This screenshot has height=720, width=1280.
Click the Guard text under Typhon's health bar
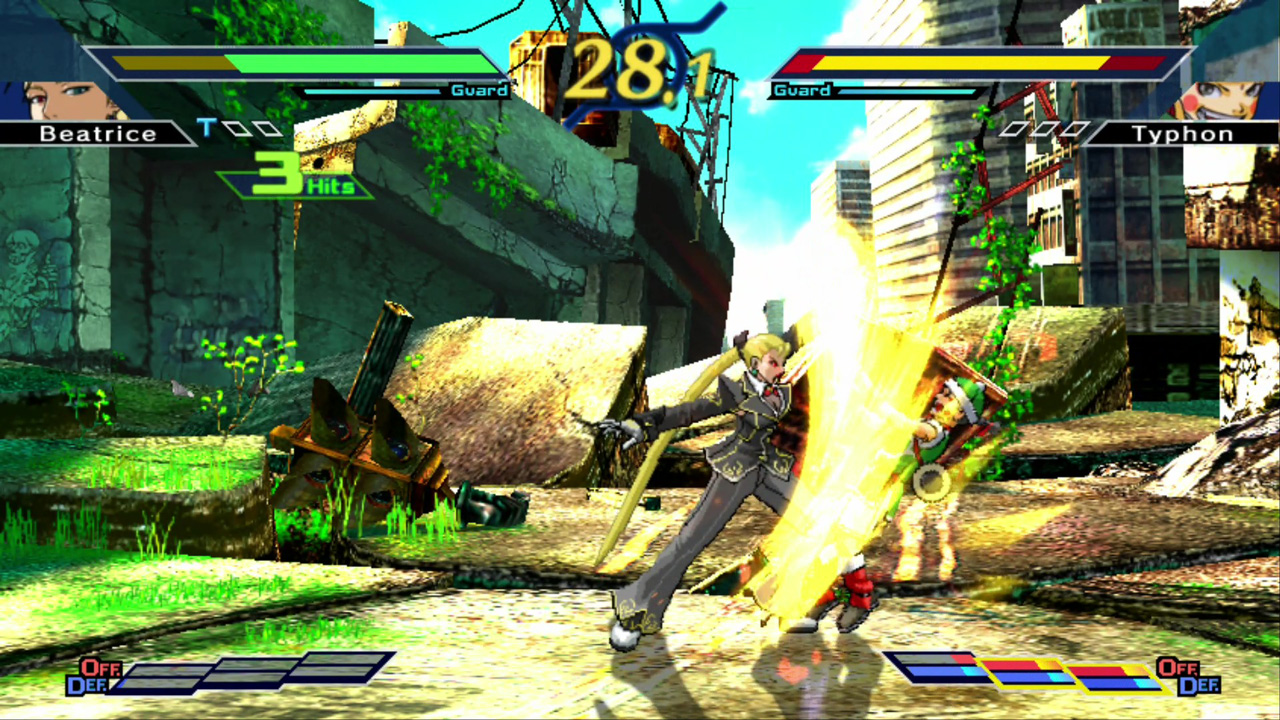click(x=801, y=90)
